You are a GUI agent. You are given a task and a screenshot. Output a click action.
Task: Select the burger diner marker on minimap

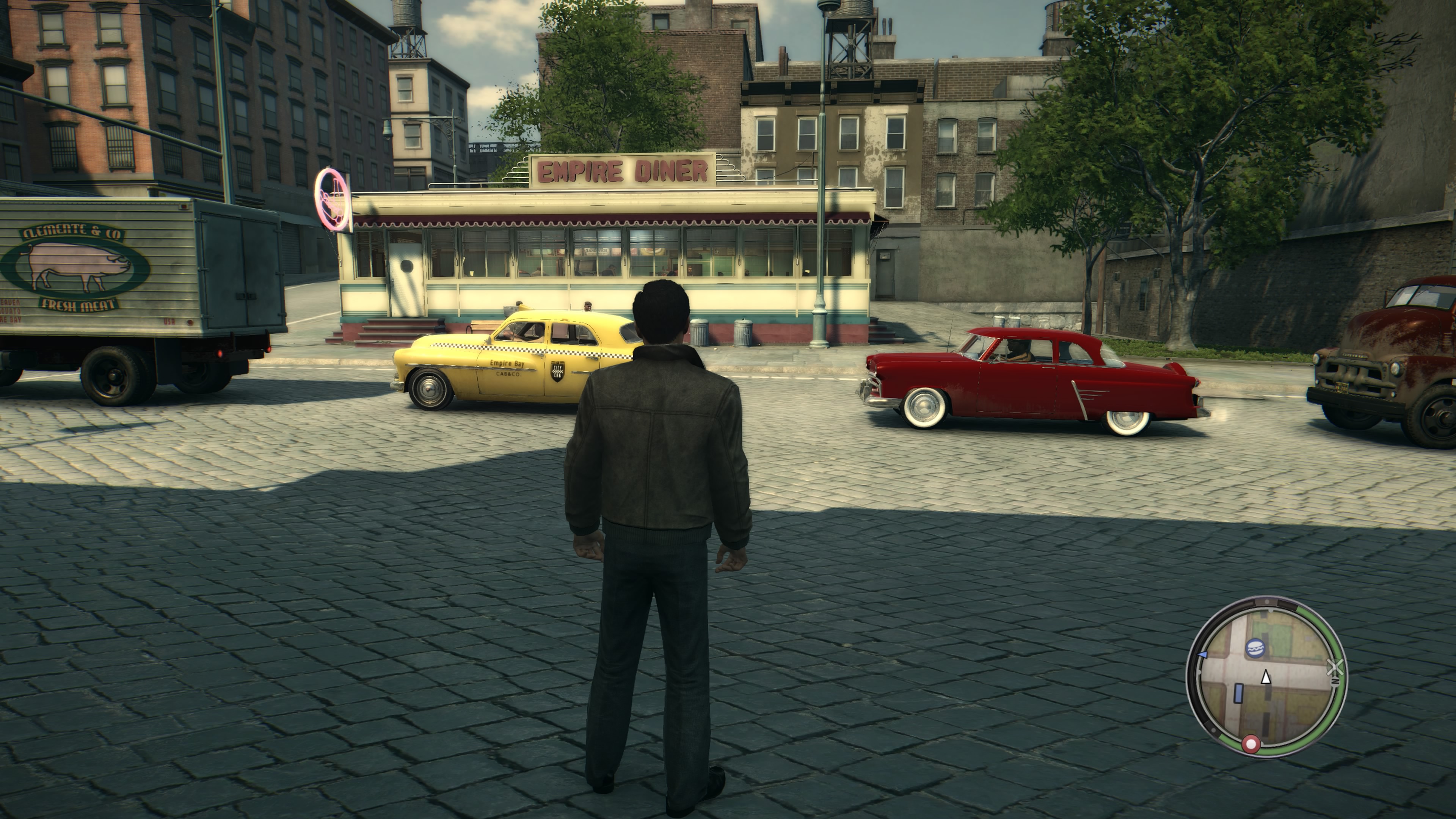point(1255,648)
